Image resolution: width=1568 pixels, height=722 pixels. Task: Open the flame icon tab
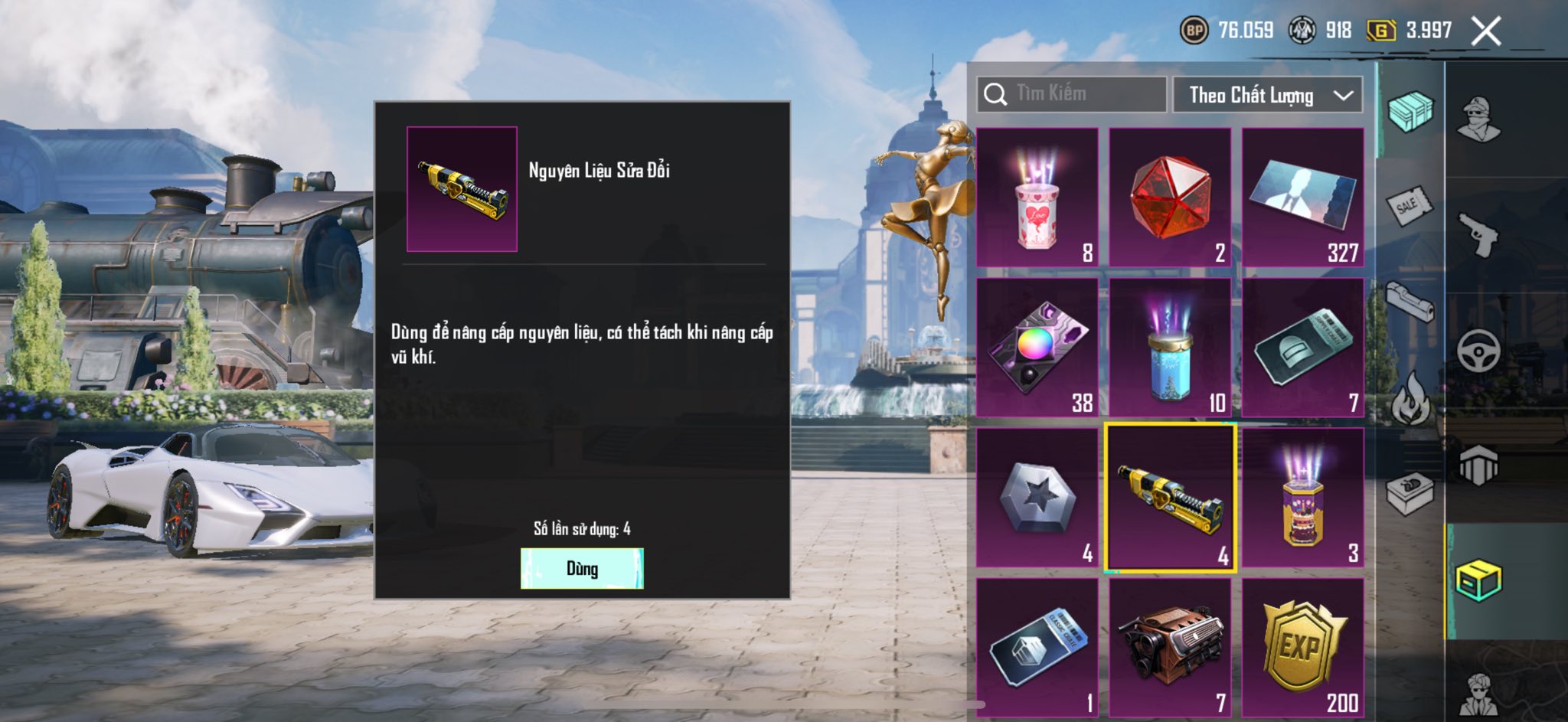tap(1410, 398)
